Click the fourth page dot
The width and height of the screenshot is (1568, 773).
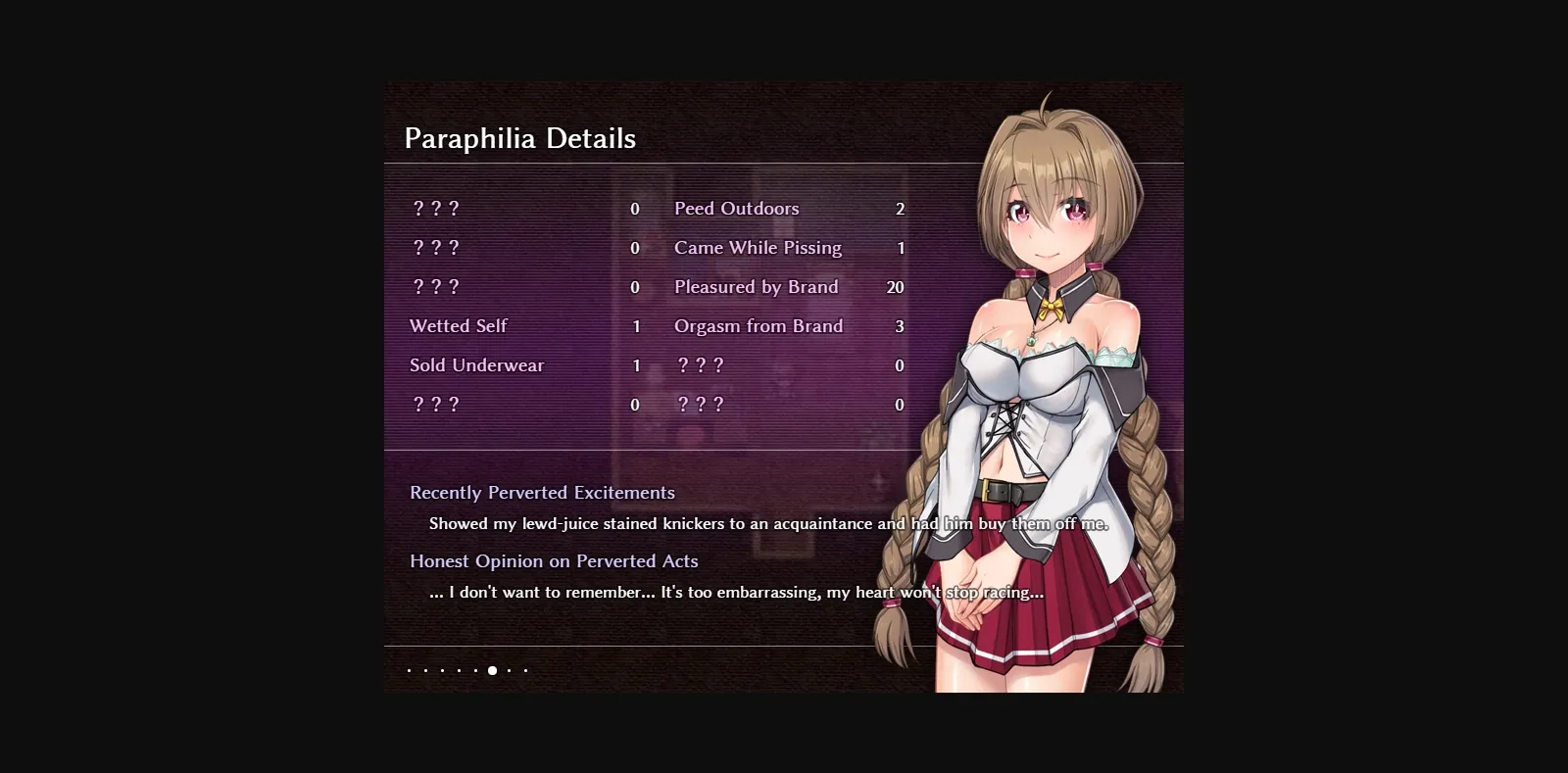459,671
